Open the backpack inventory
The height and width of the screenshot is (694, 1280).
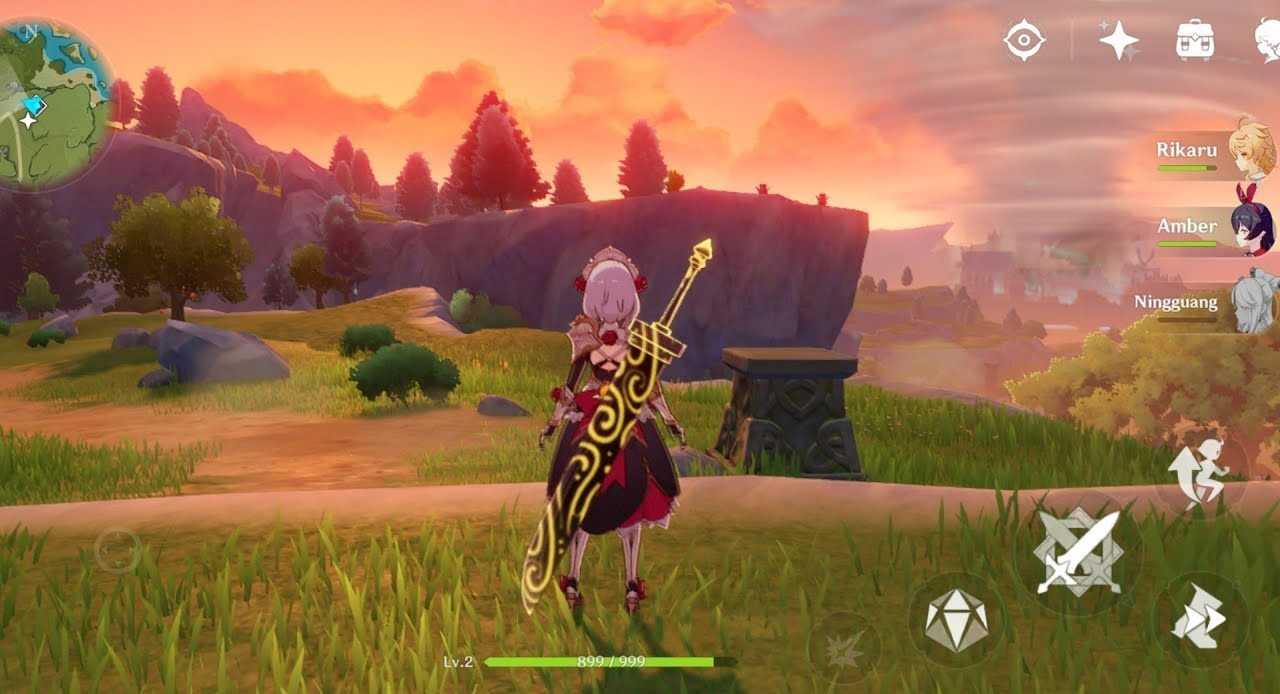pyautogui.click(x=1195, y=41)
